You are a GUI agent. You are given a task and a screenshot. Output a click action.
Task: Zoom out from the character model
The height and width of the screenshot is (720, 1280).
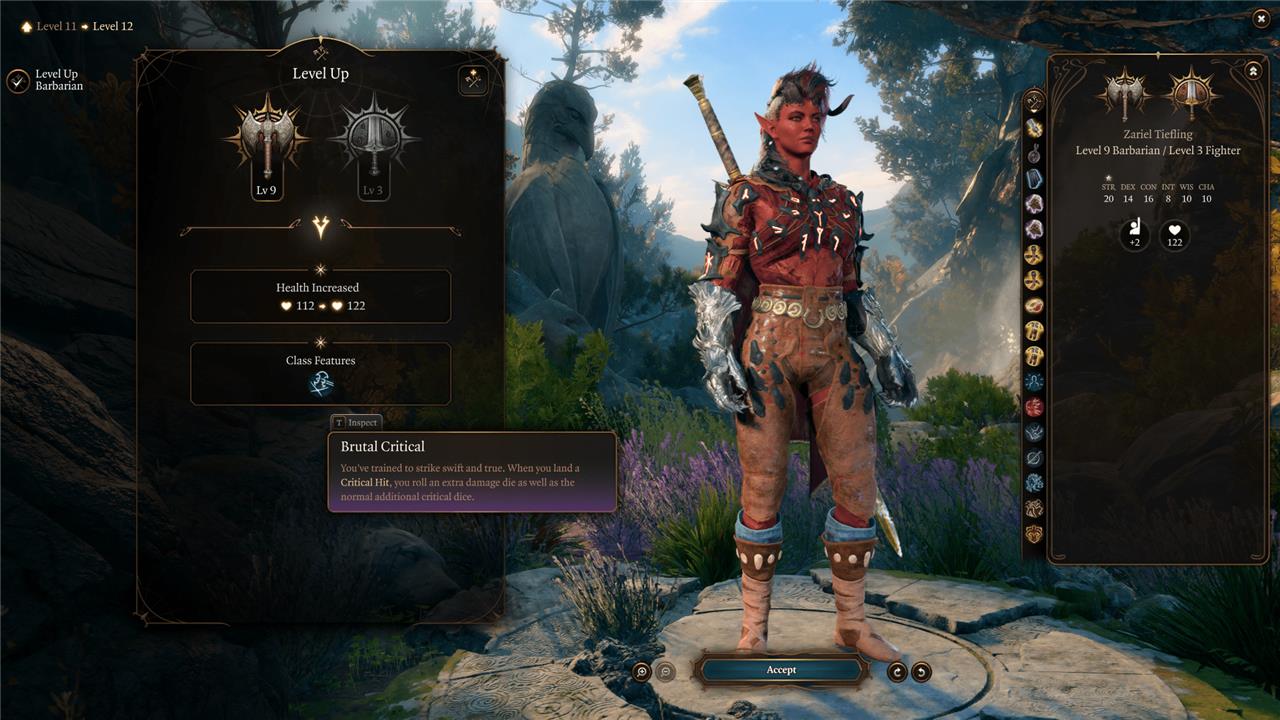point(666,672)
